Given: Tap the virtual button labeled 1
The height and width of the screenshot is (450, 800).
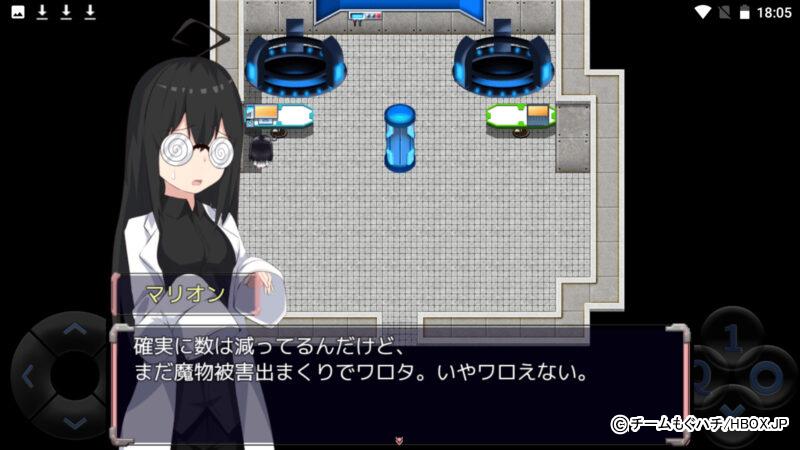Looking at the screenshot, I should pos(731,335).
